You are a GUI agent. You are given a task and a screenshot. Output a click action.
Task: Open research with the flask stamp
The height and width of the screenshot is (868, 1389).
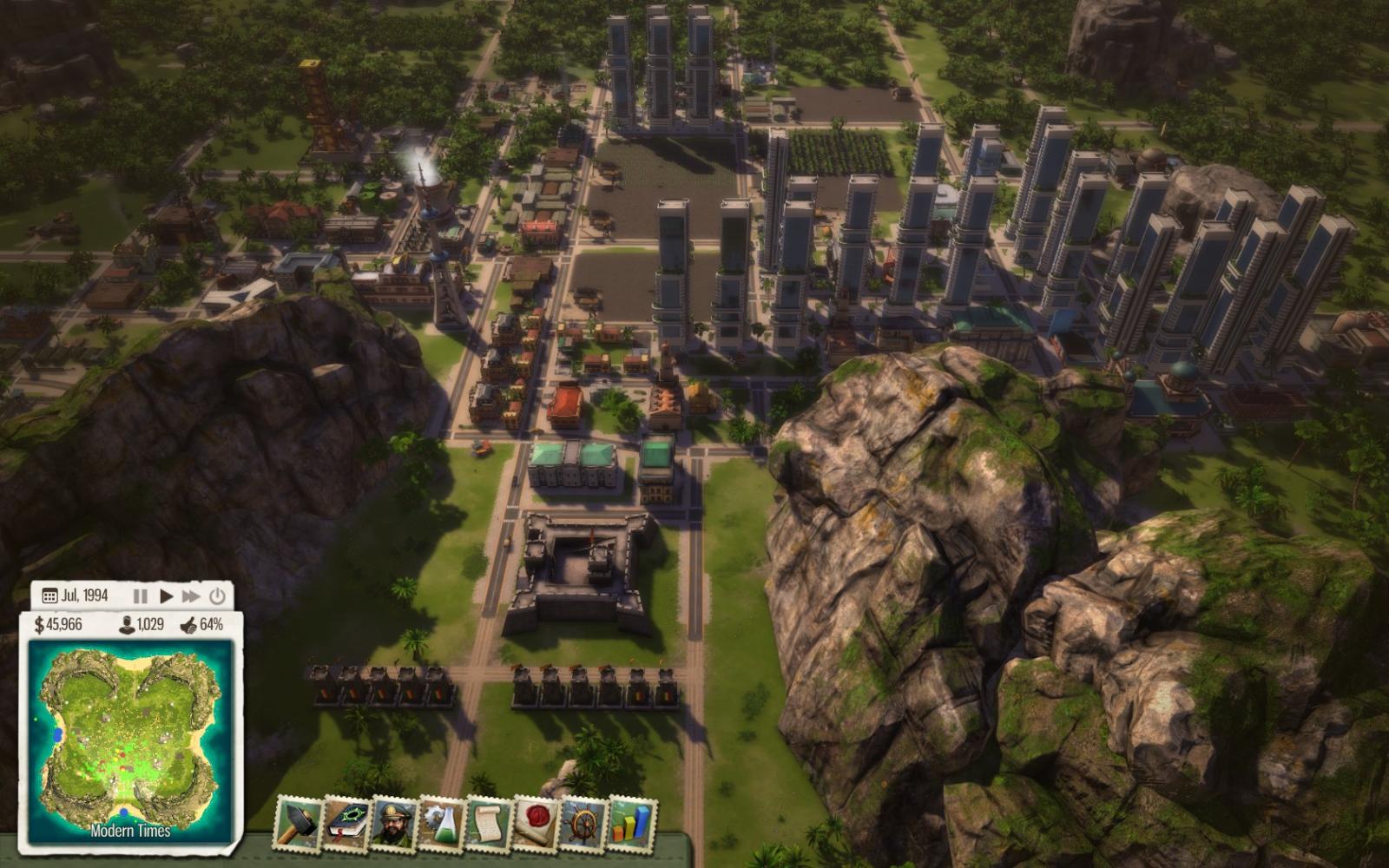pos(442,823)
